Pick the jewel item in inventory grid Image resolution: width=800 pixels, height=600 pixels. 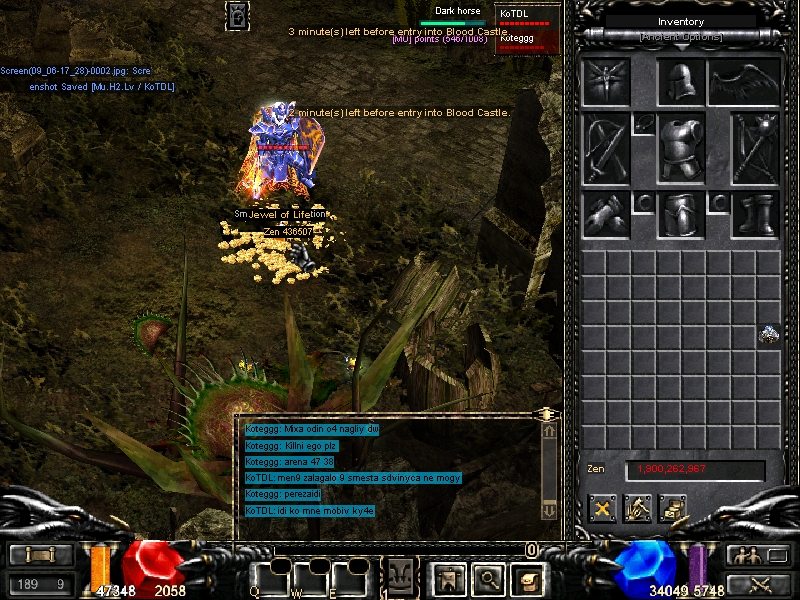coord(768,335)
